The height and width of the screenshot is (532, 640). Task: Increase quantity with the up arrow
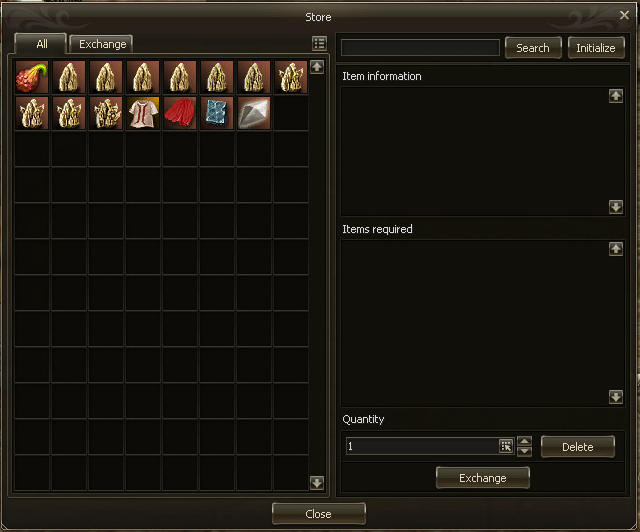525,441
